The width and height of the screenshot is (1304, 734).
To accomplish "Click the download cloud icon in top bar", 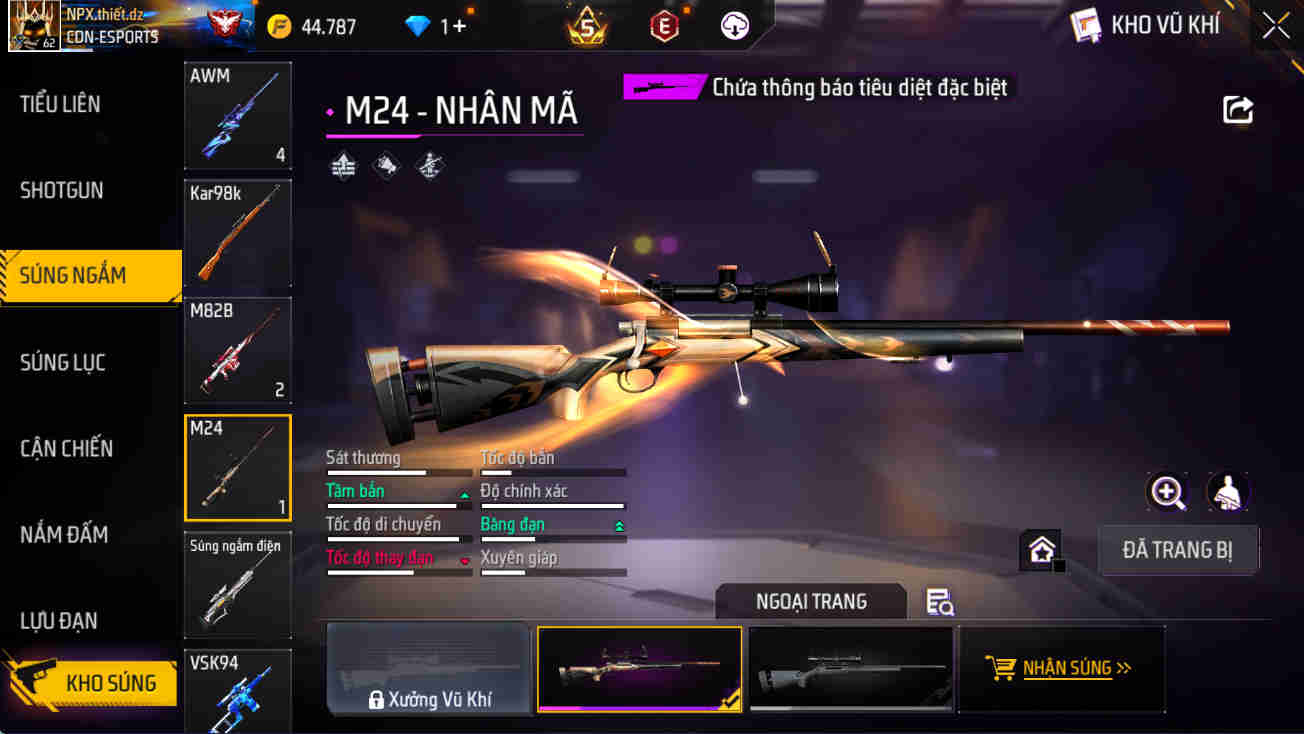I will pos(736,25).
